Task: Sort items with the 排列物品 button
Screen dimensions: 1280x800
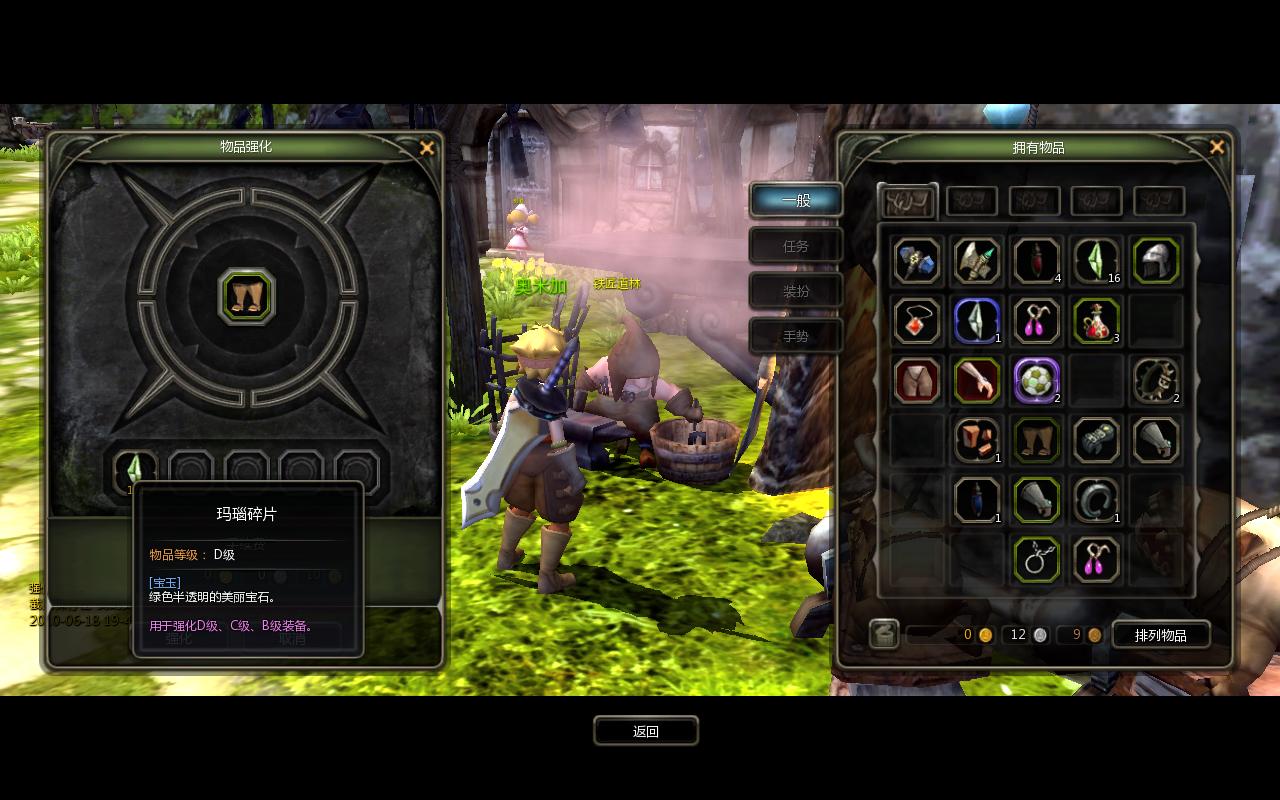Action: click(1160, 635)
